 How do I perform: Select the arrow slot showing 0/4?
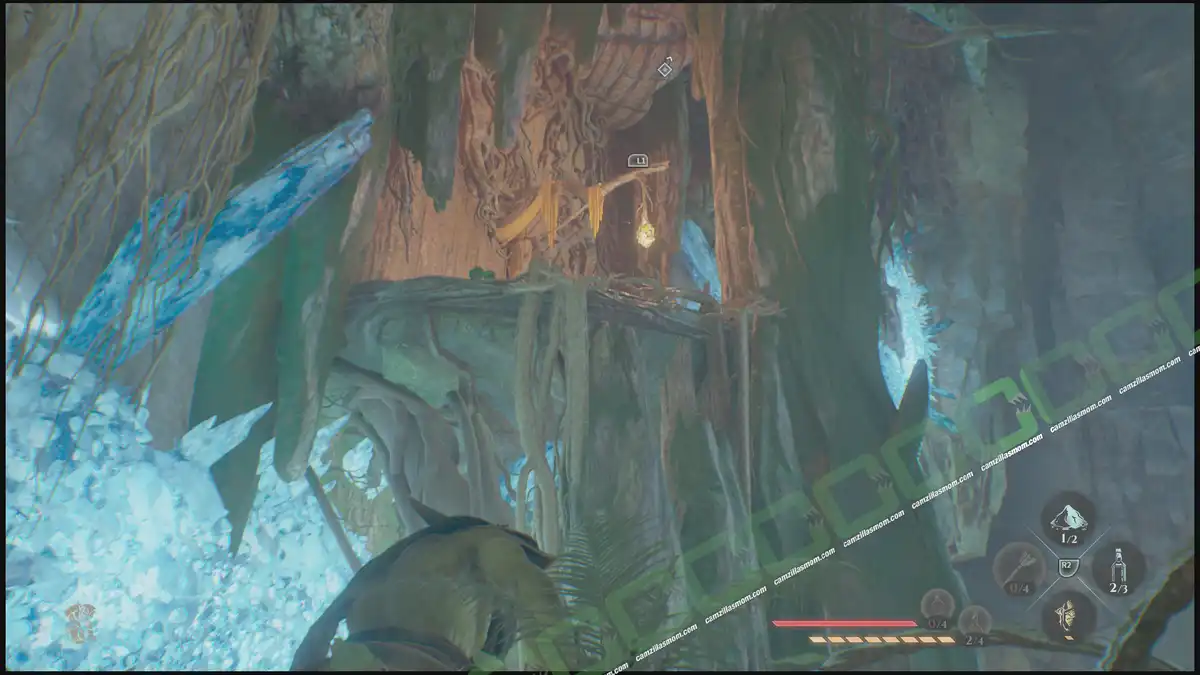(x=1018, y=568)
